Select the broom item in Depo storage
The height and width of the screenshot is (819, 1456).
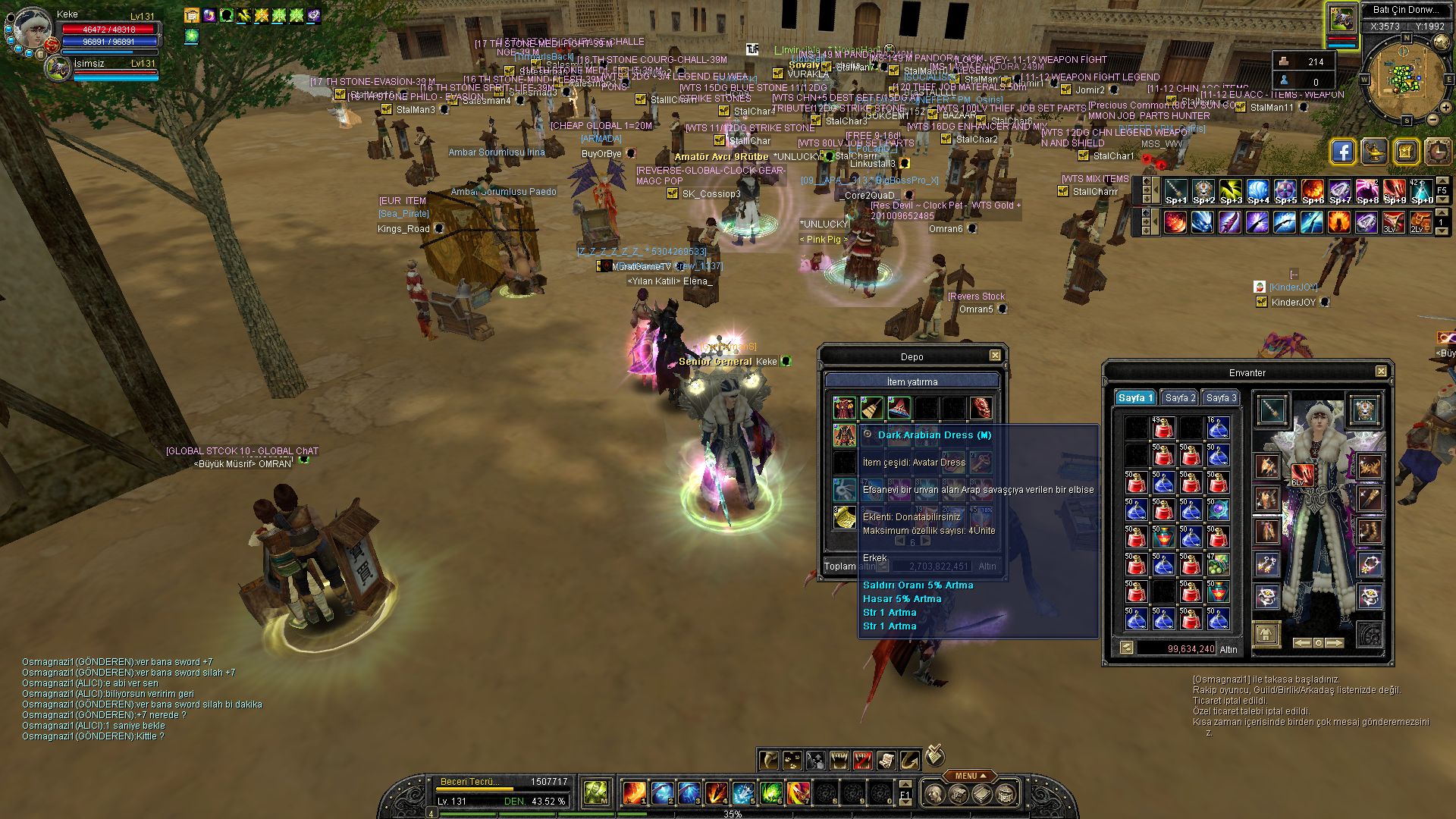872,408
